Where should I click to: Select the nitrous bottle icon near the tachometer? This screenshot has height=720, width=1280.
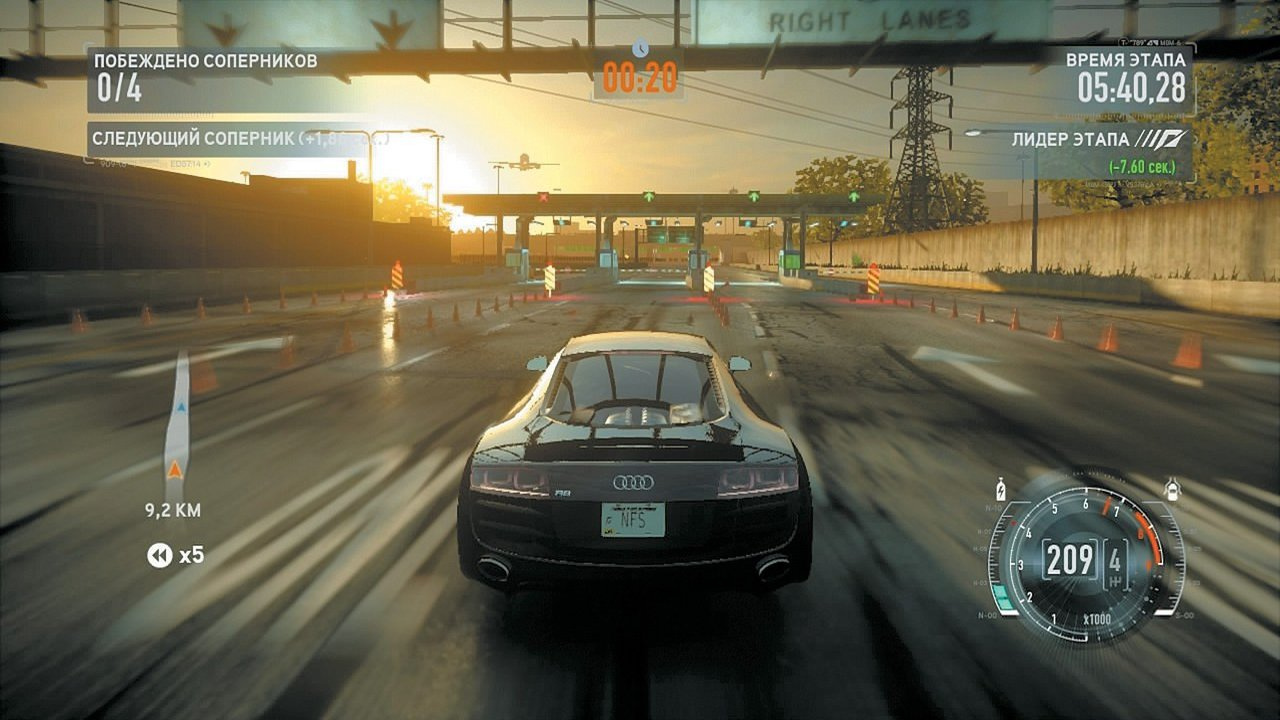tap(1000, 487)
